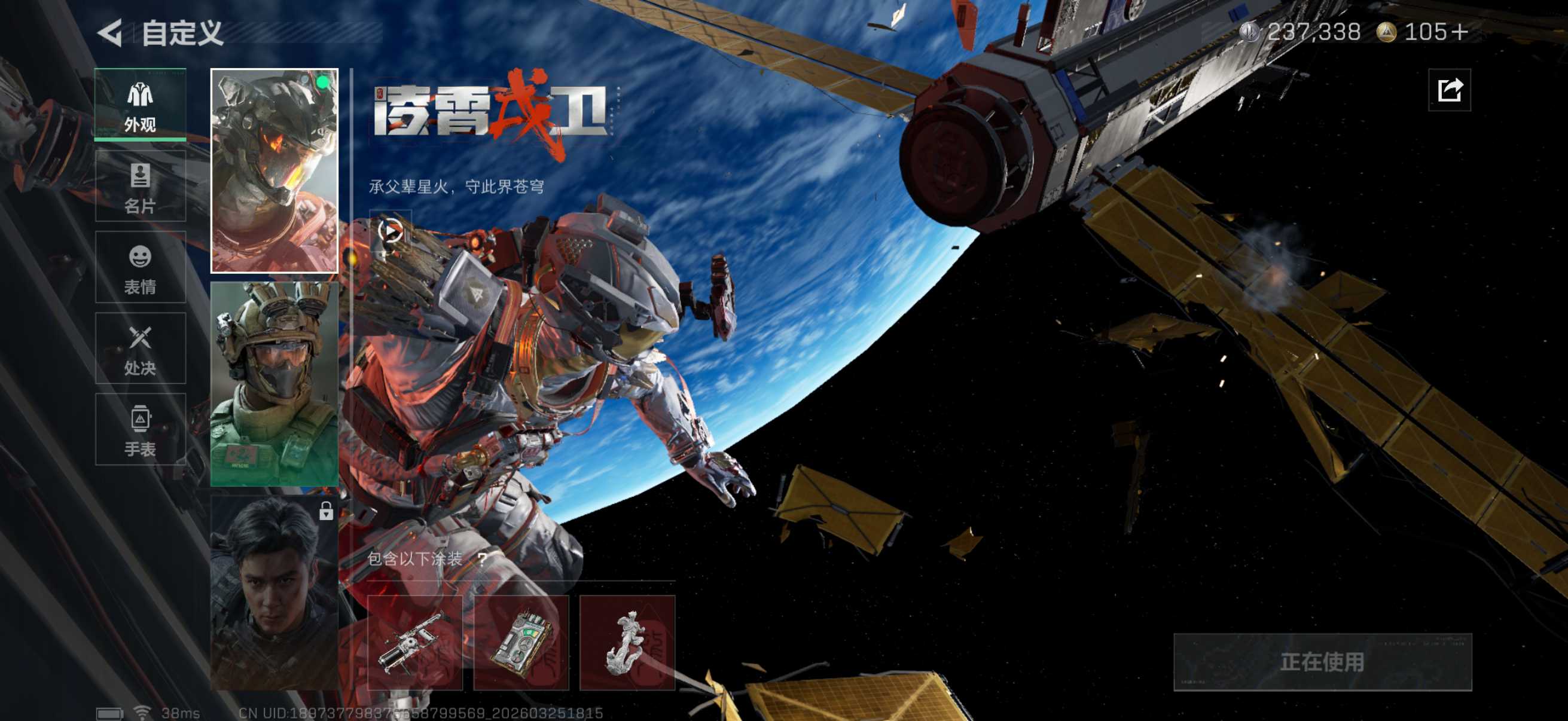Screen dimensions: 1568x721
Task: Select the locked dark-haired operator skin
Action: click(274, 591)
